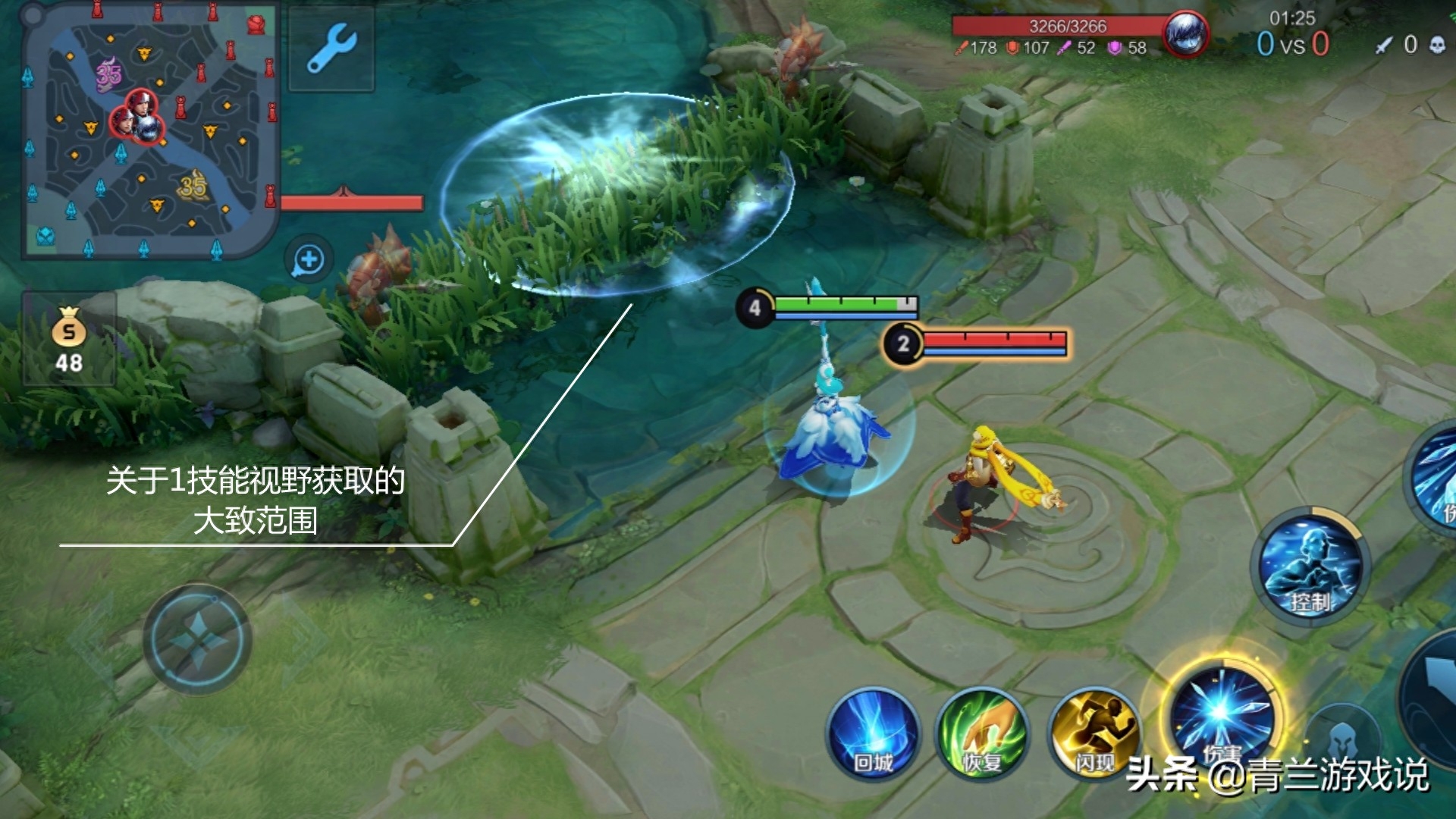Use the 恢复 heal spell
The image size is (1456, 819).
coord(982,734)
